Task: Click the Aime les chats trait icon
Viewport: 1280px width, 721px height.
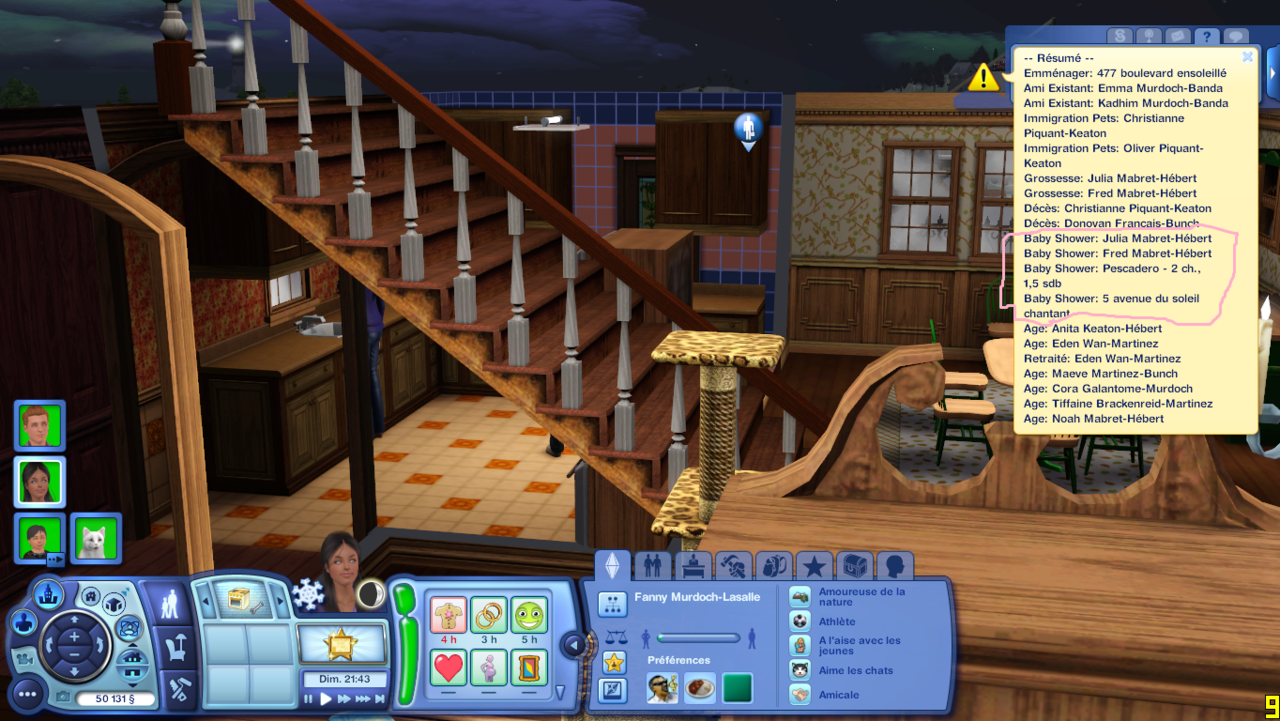Action: (x=800, y=670)
